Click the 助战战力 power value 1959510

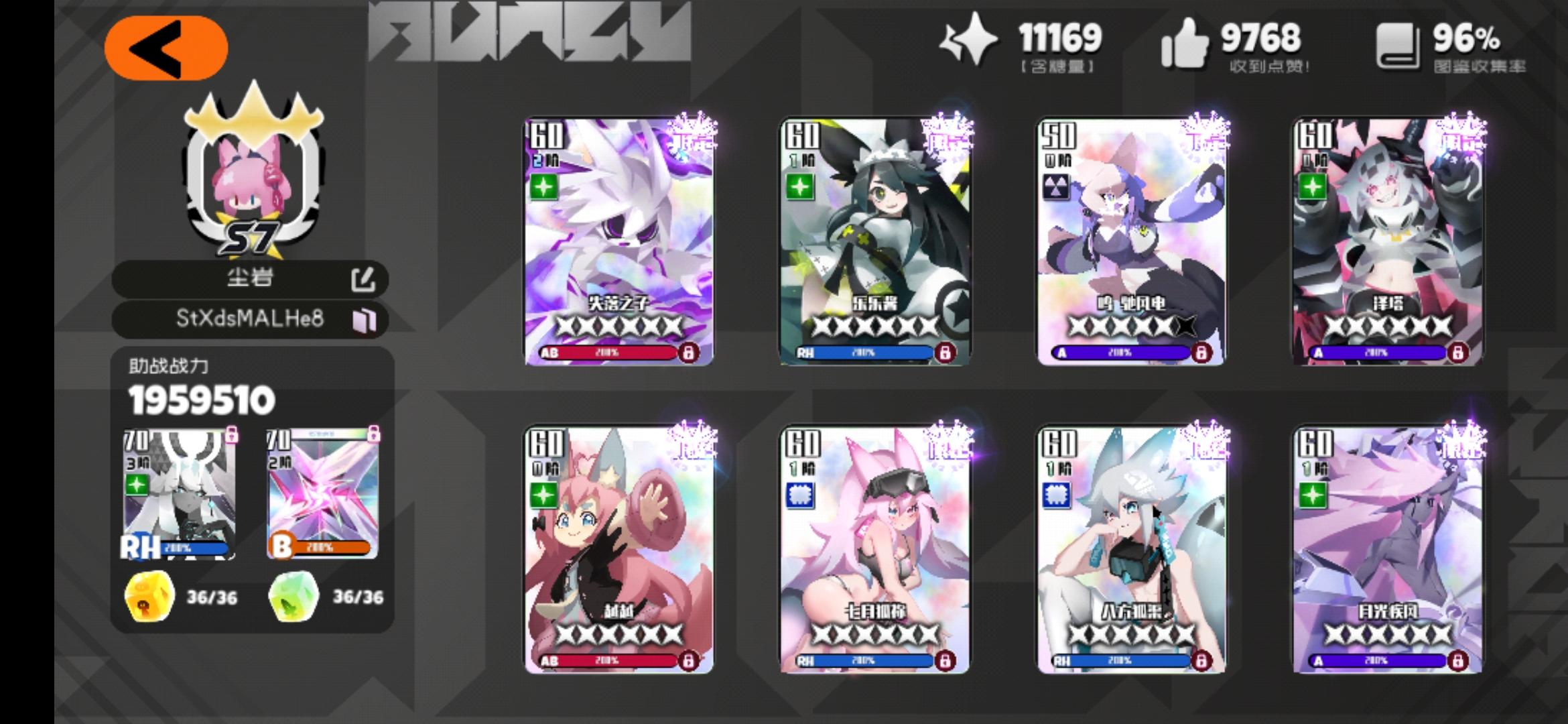200,402
